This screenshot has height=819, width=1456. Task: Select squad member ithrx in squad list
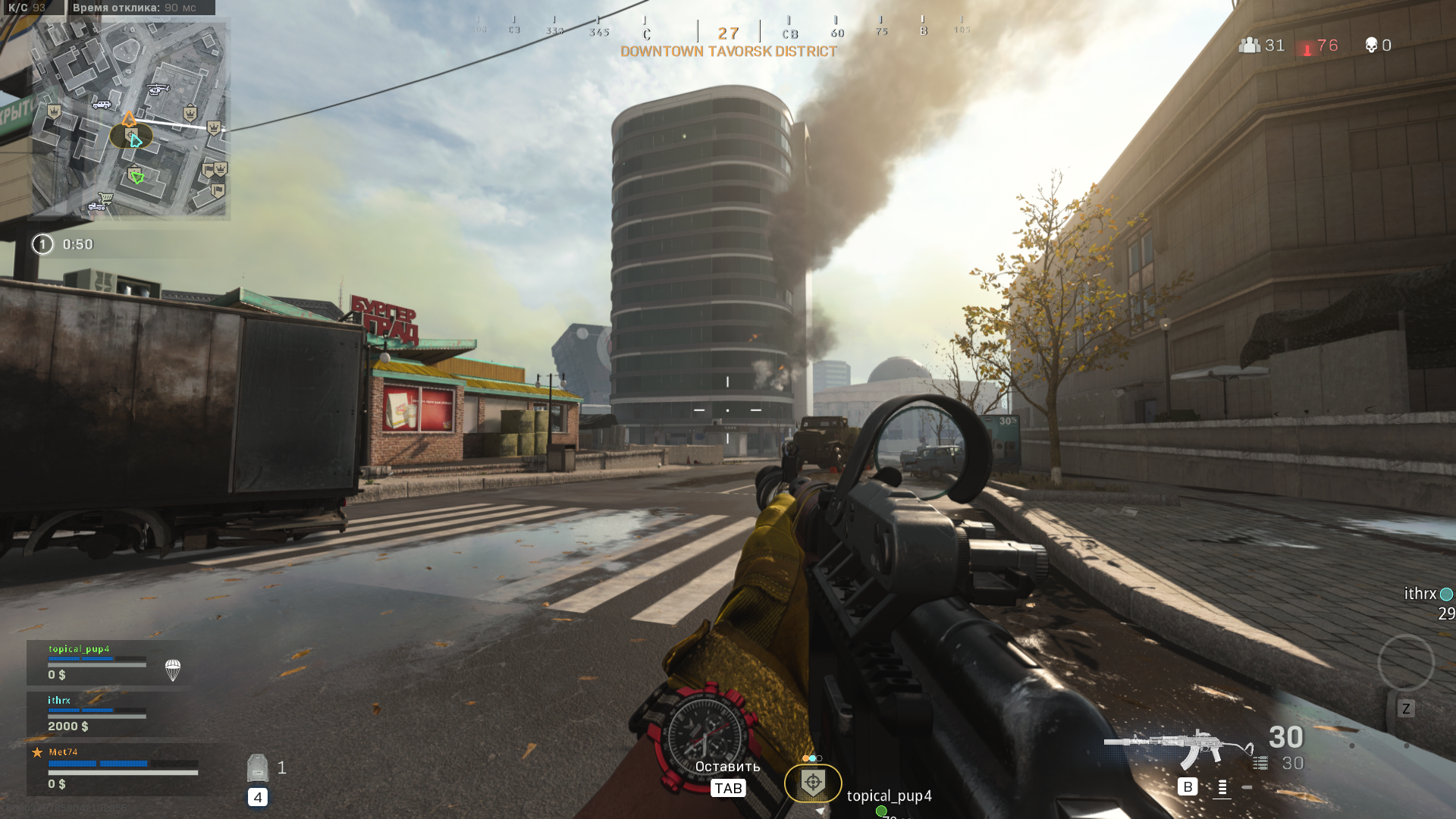tap(97, 714)
